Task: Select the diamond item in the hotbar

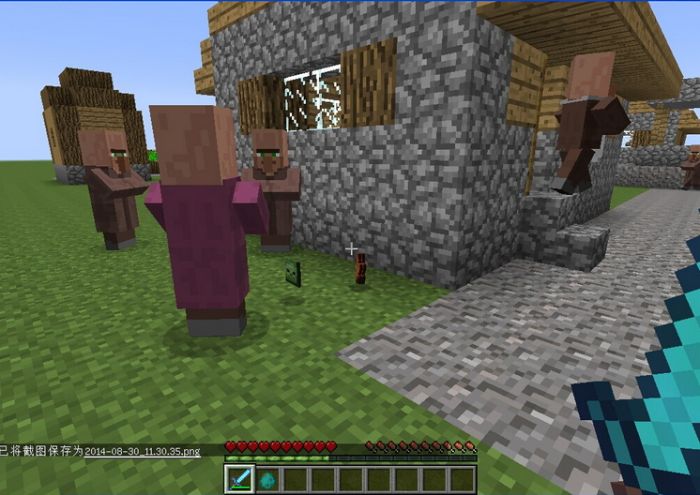Action: tap(268, 479)
